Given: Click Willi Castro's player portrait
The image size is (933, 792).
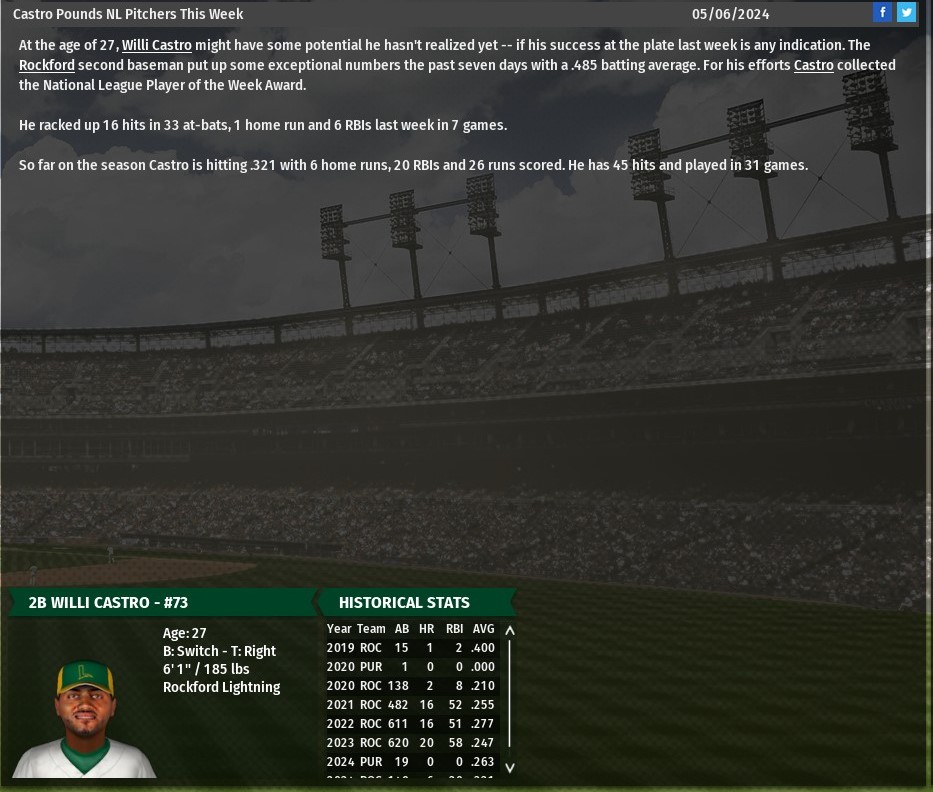Looking at the screenshot, I should (x=85, y=718).
